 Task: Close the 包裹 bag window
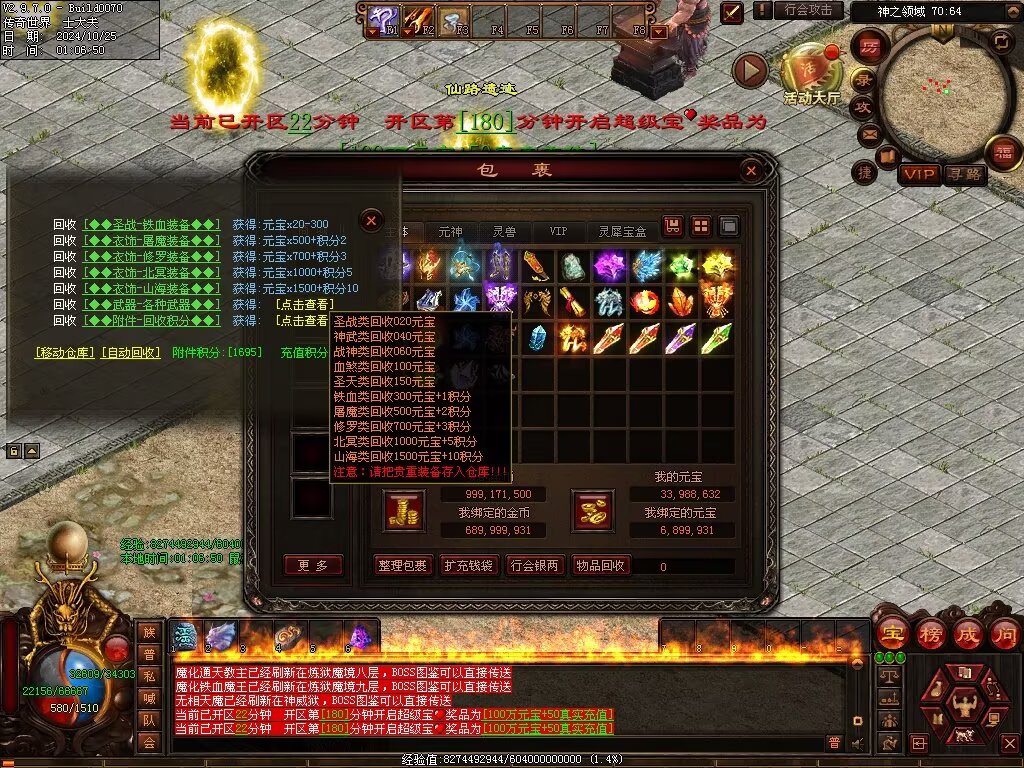coord(751,171)
